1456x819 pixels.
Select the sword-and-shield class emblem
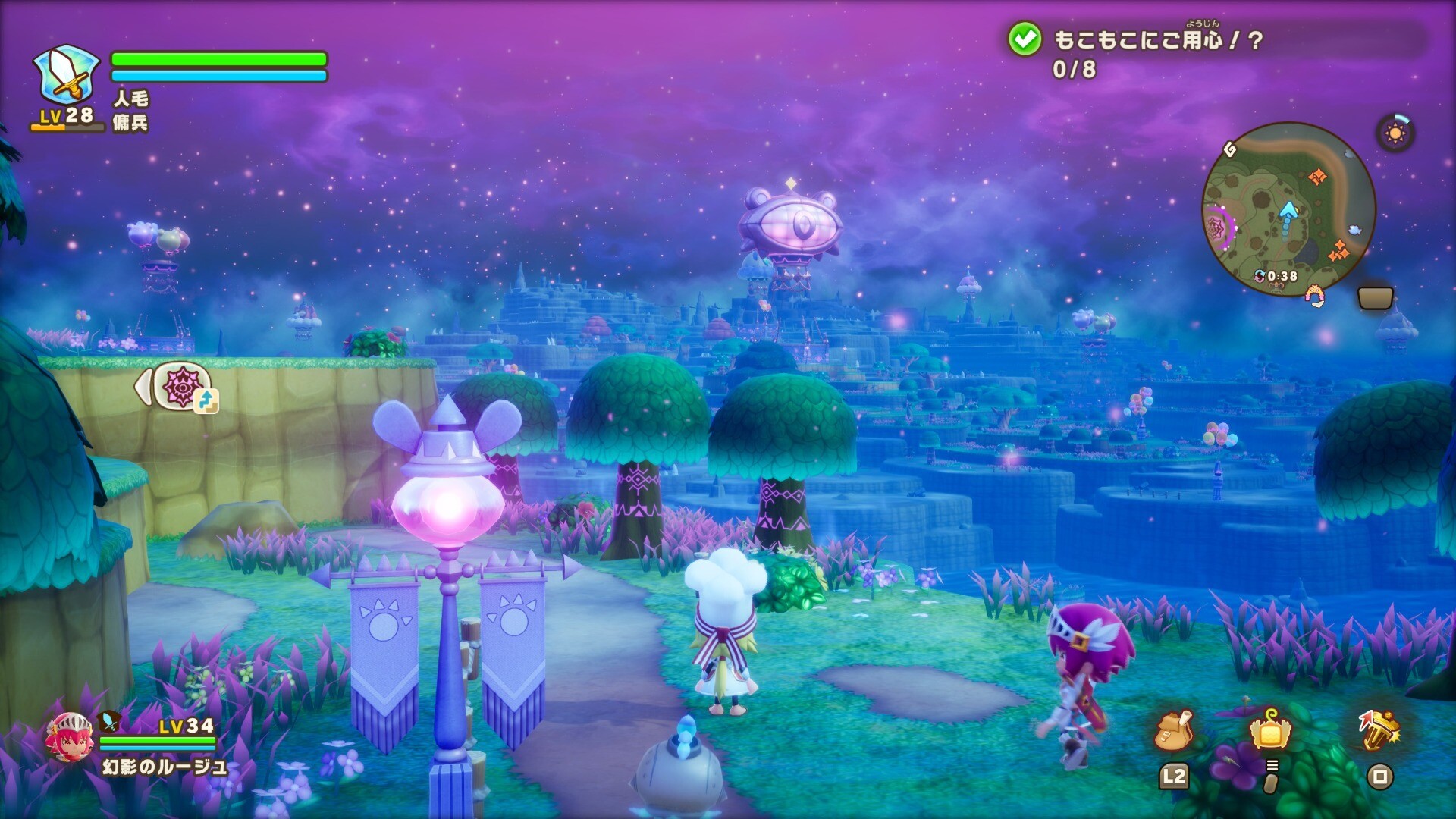click(67, 76)
